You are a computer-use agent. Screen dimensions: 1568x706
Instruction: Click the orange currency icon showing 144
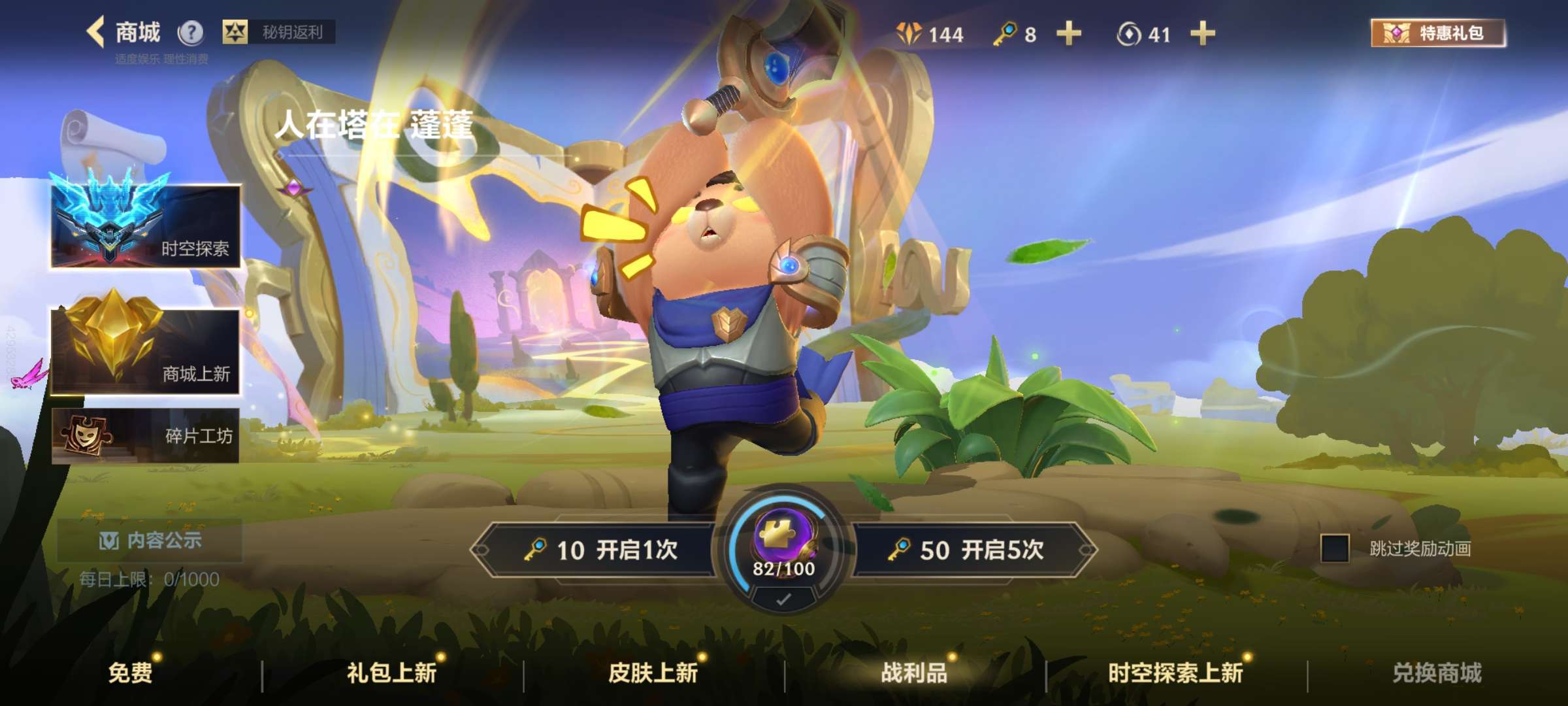907,35
